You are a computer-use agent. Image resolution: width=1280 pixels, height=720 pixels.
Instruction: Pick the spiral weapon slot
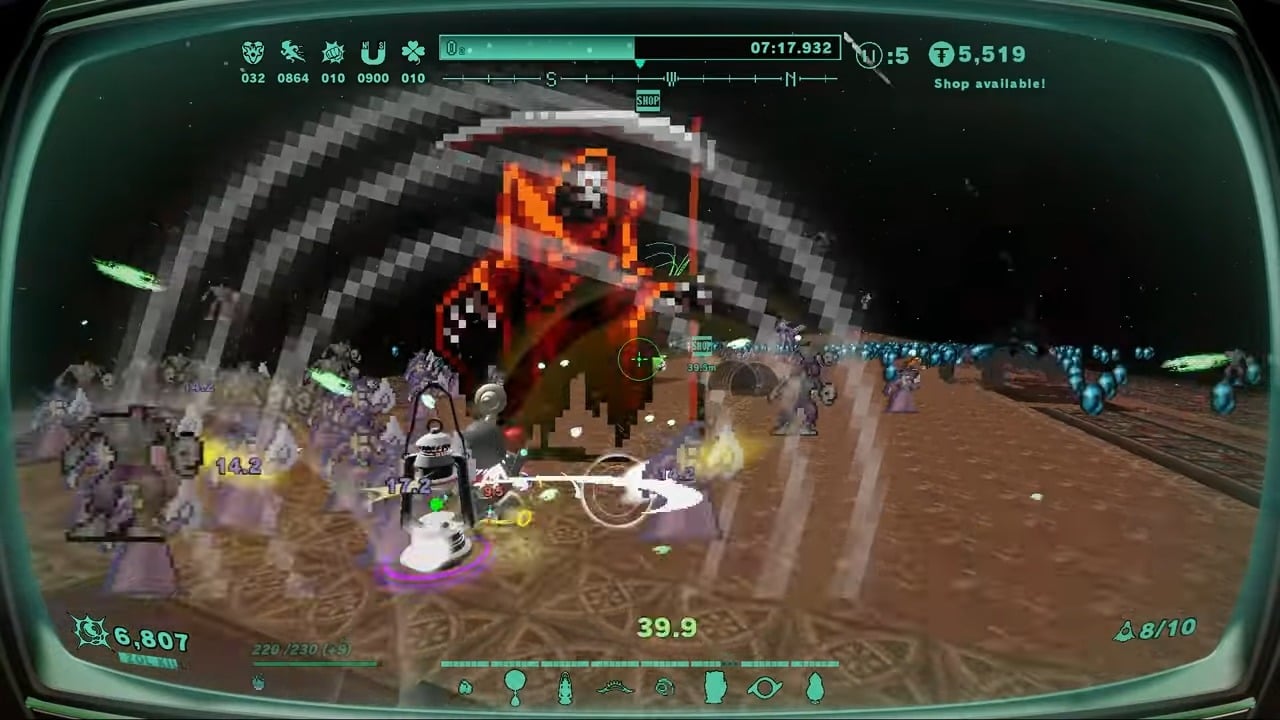[x=665, y=687]
